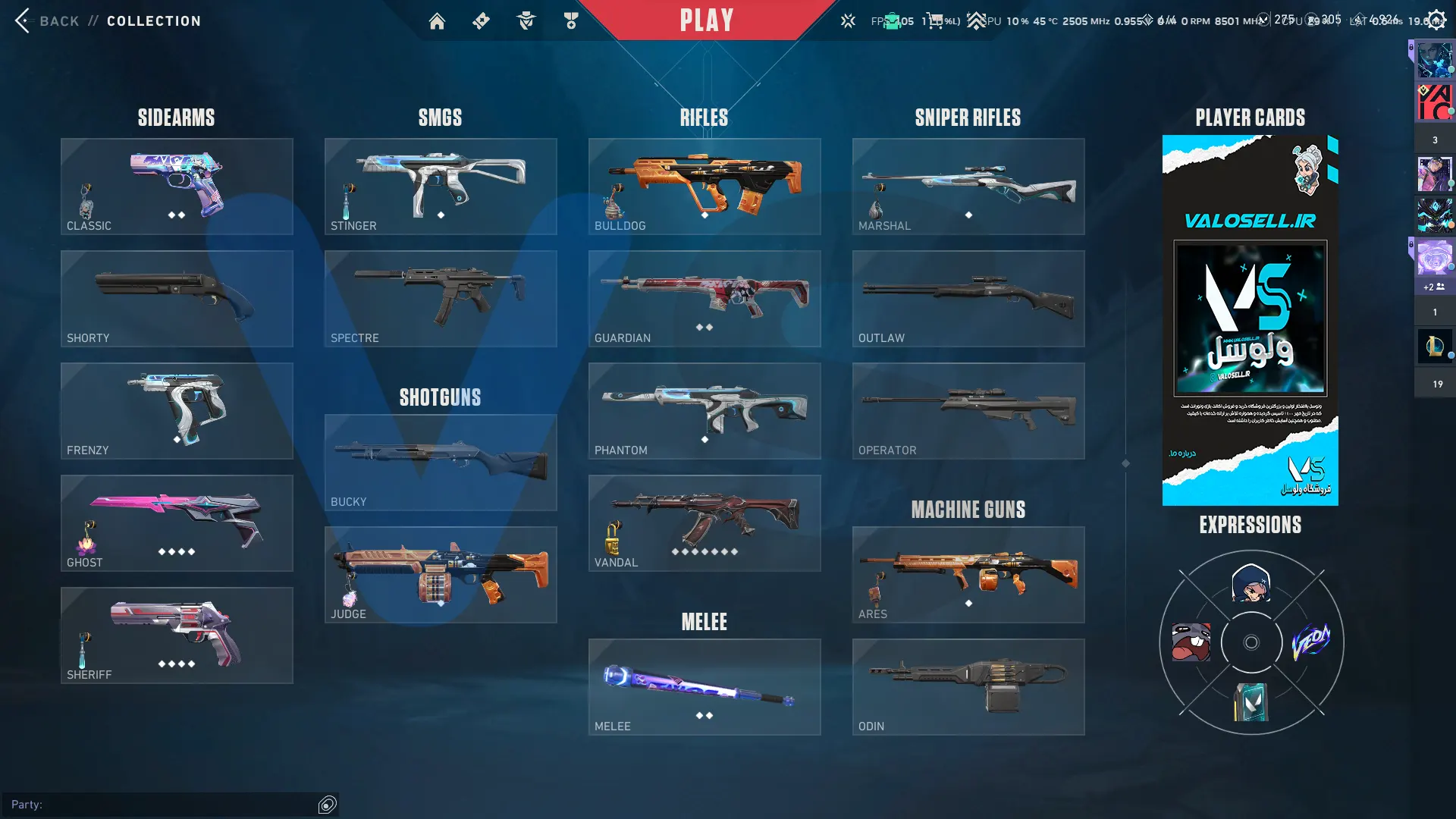Open the Phantom rifle slot
This screenshot has width=1456, height=819.
(704, 411)
